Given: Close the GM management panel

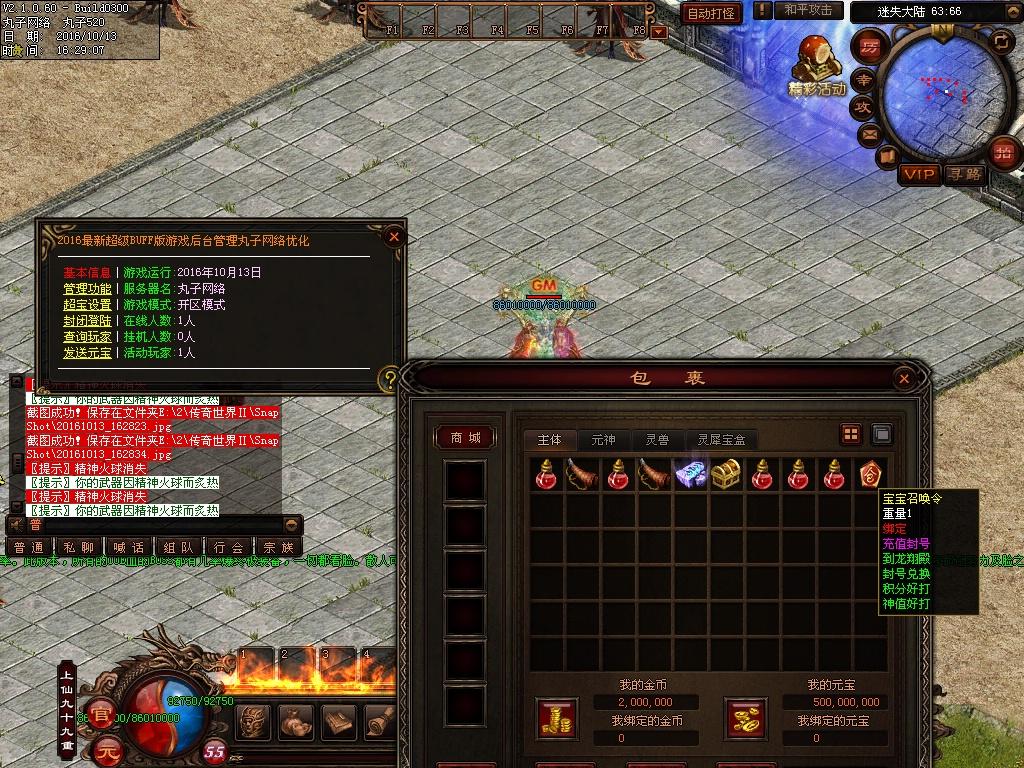Looking at the screenshot, I should click(x=394, y=237).
